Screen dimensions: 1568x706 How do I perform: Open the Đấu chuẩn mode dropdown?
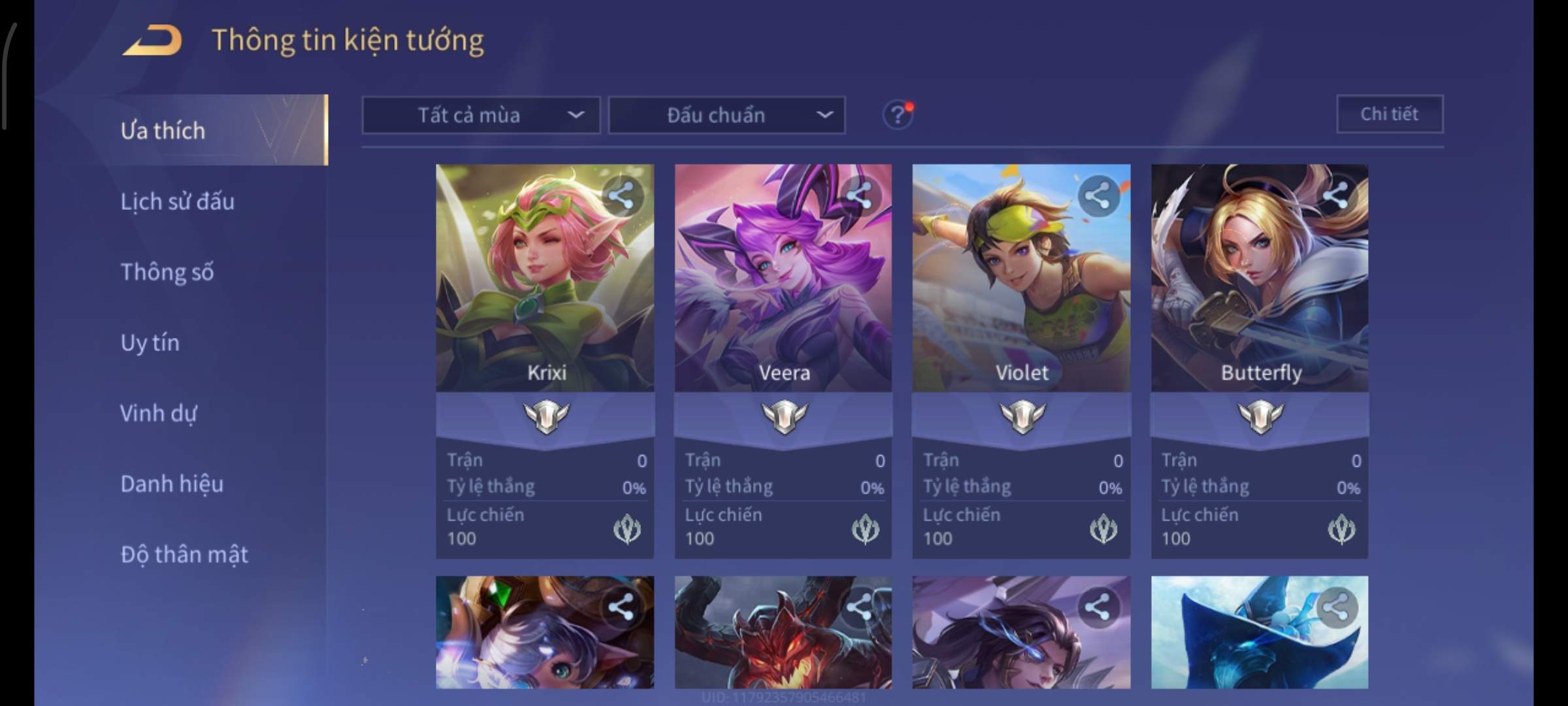[727, 116]
